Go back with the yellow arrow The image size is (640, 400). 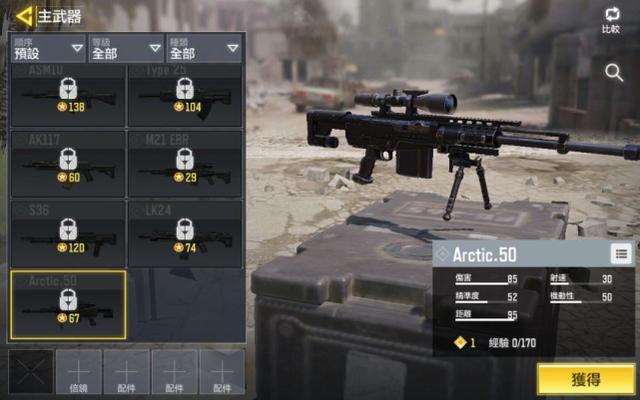[23, 16]
